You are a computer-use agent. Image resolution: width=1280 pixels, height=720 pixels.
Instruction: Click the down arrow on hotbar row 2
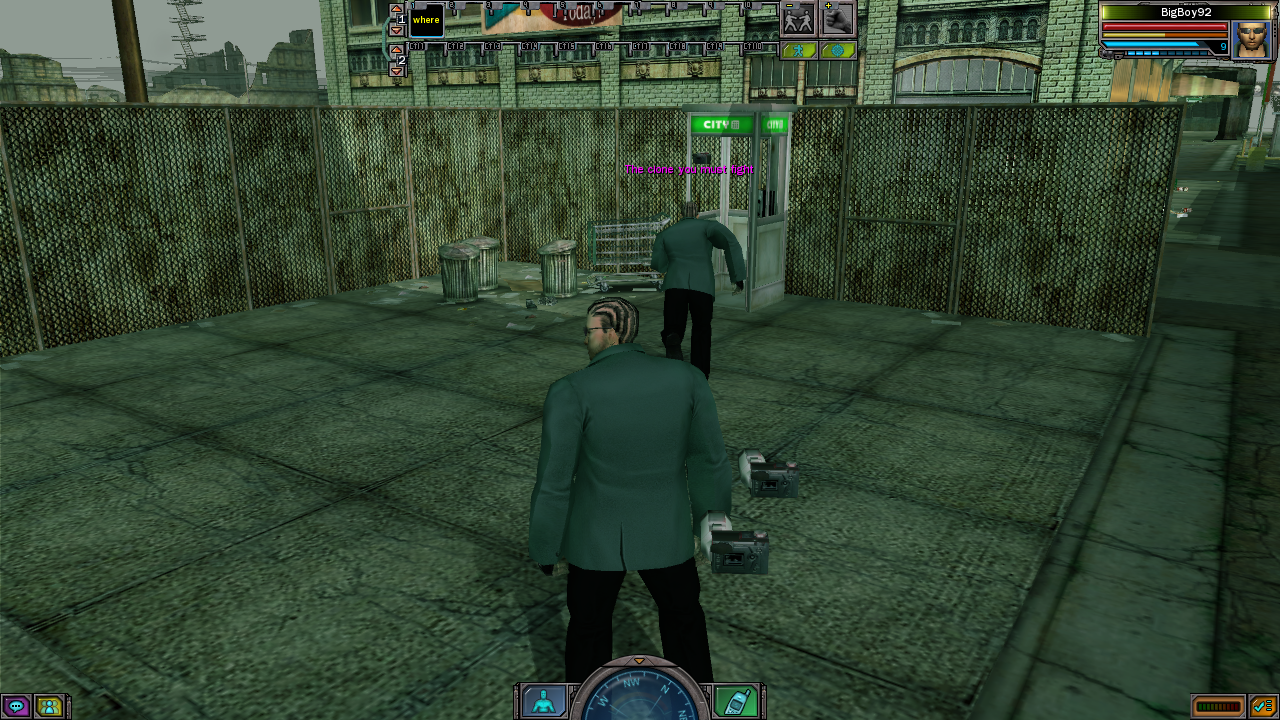point(396,71)
